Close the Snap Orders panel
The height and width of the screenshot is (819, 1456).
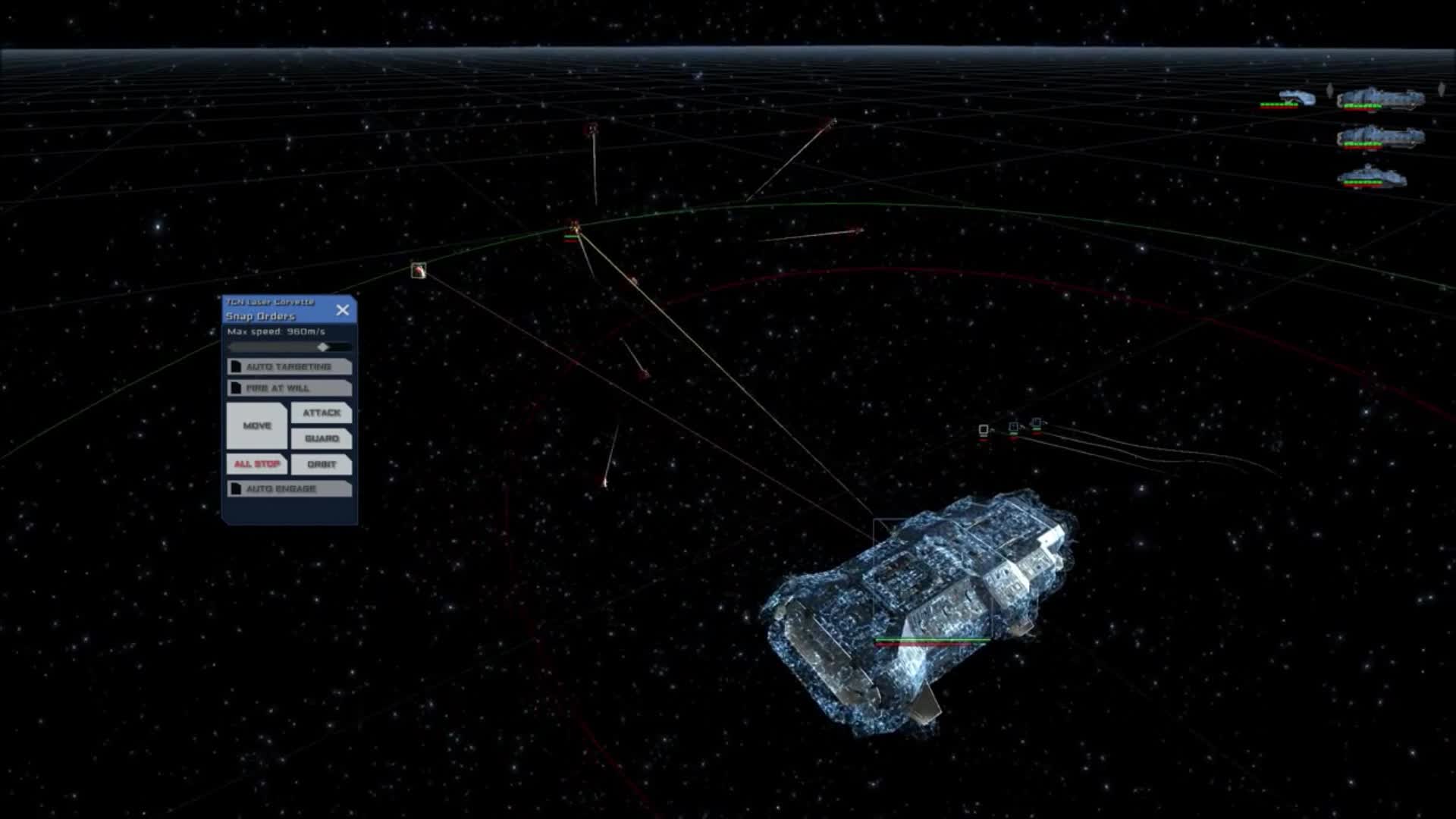coord(343,309)
